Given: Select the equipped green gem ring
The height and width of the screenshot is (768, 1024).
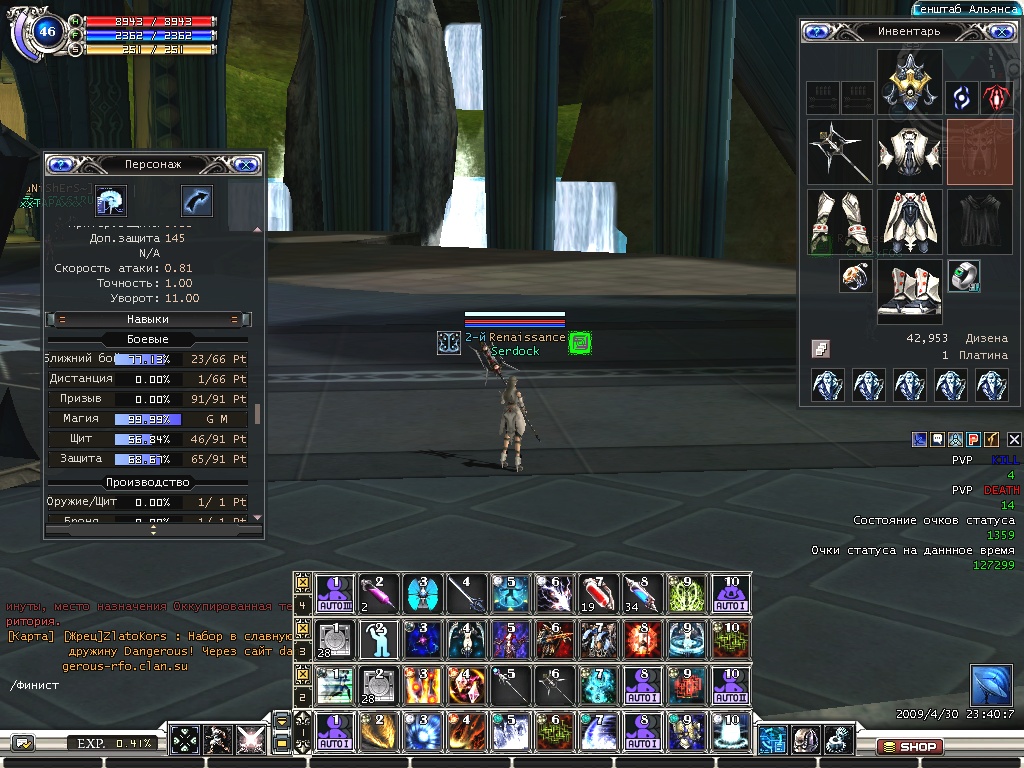Looking at the screenshot, I should [x=964, y=276].
